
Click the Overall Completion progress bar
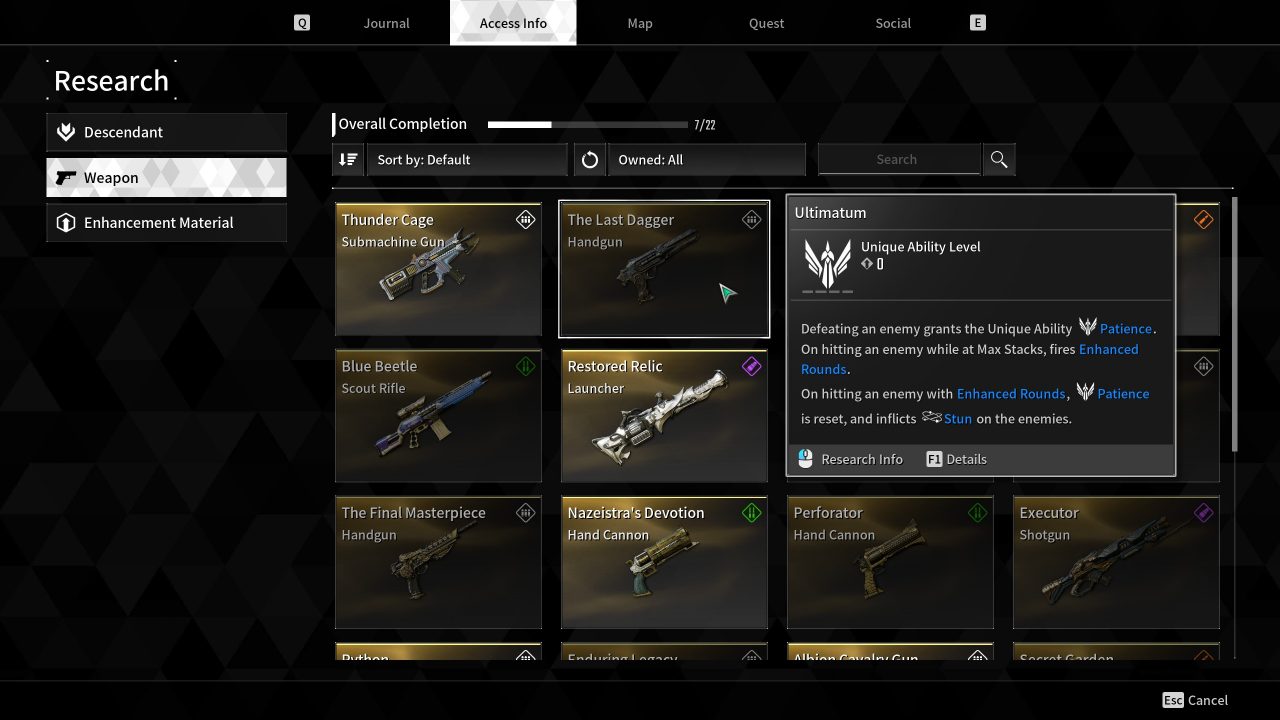(x=587, y=124)
